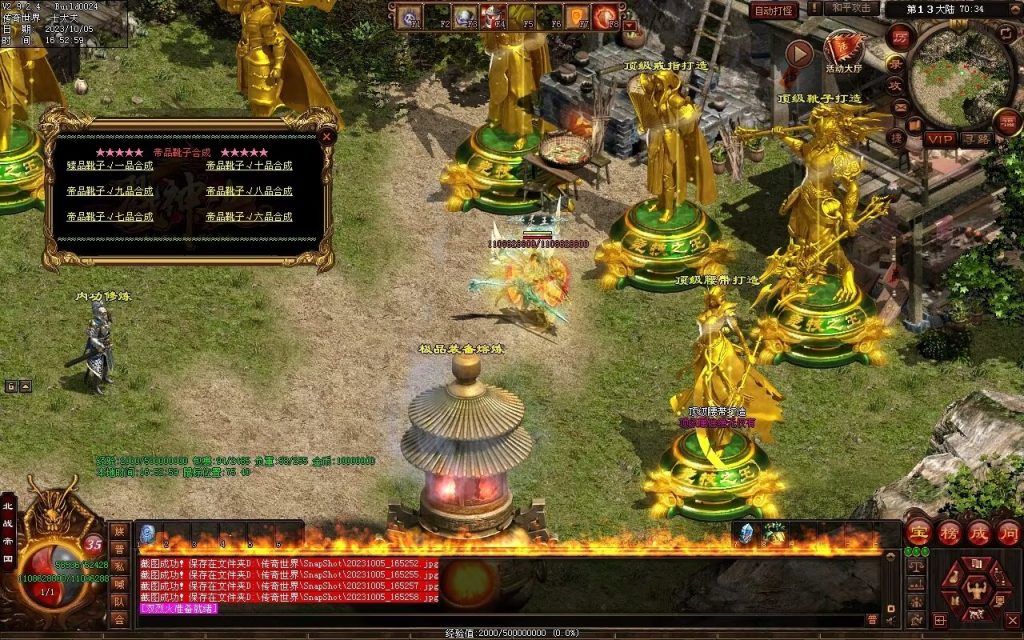Toggle 自动打怪 auto-fight button
The height and width of the screenshot is (640, 1024).
pyautogui.click(x=775, y=10)
